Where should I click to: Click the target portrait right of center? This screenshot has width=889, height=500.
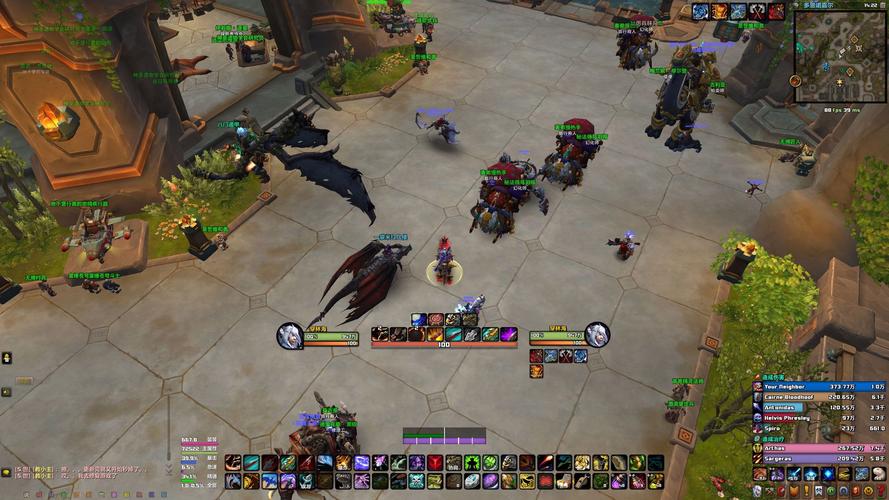pyautogui.click(x=598, y=334)
